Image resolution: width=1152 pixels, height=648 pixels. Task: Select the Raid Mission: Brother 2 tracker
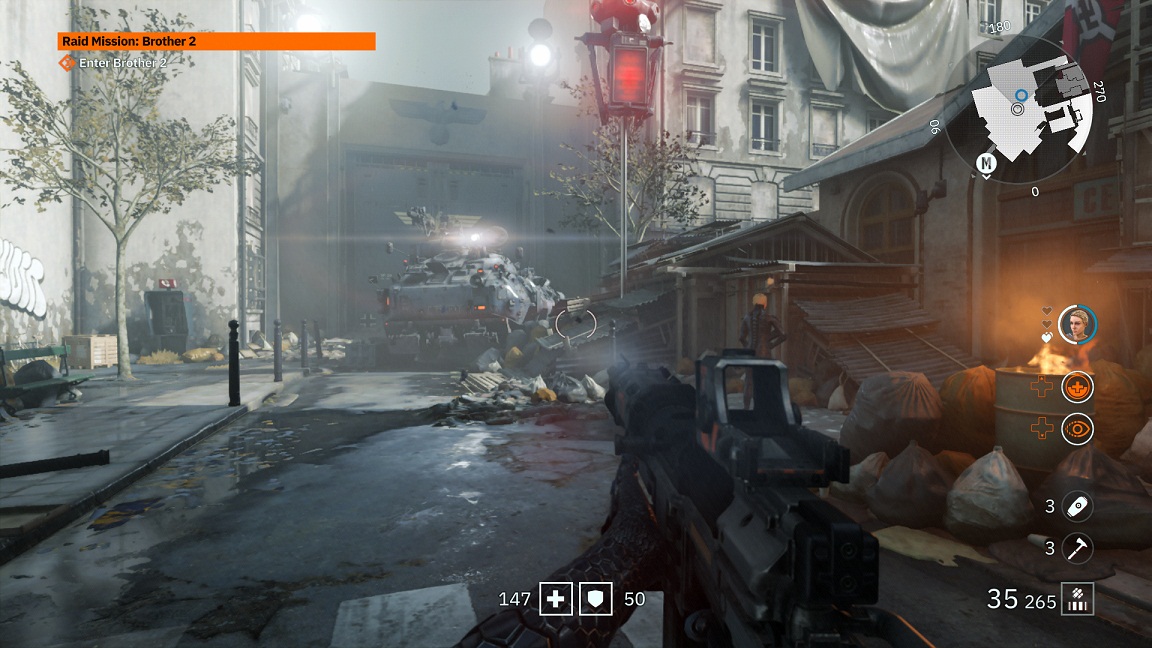(x=216, y=41)
